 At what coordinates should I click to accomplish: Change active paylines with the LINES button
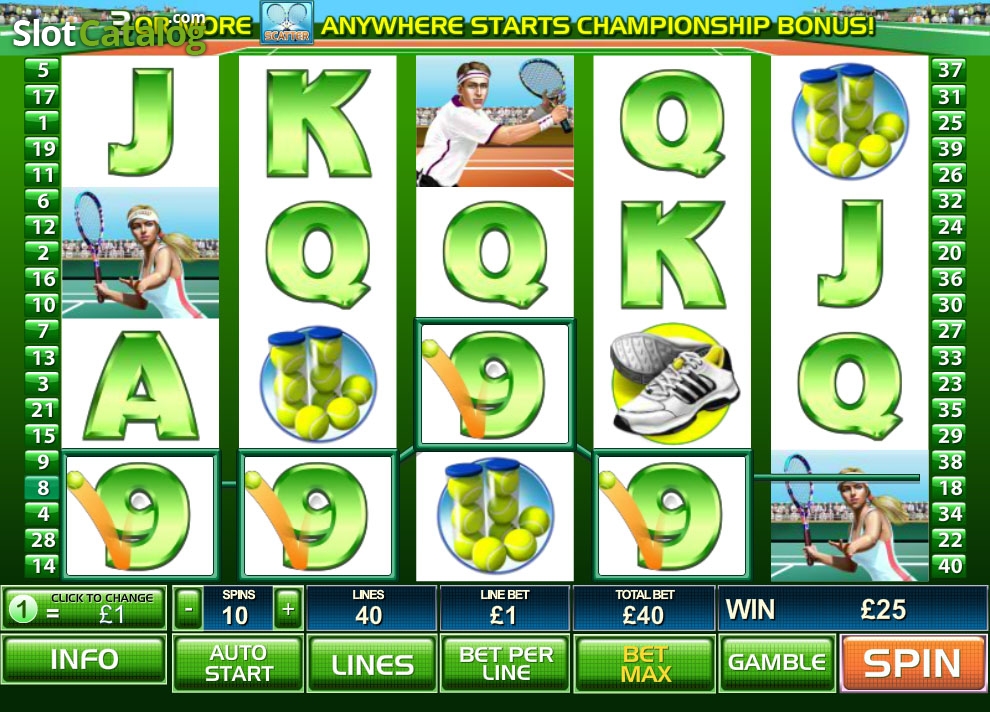372,663
